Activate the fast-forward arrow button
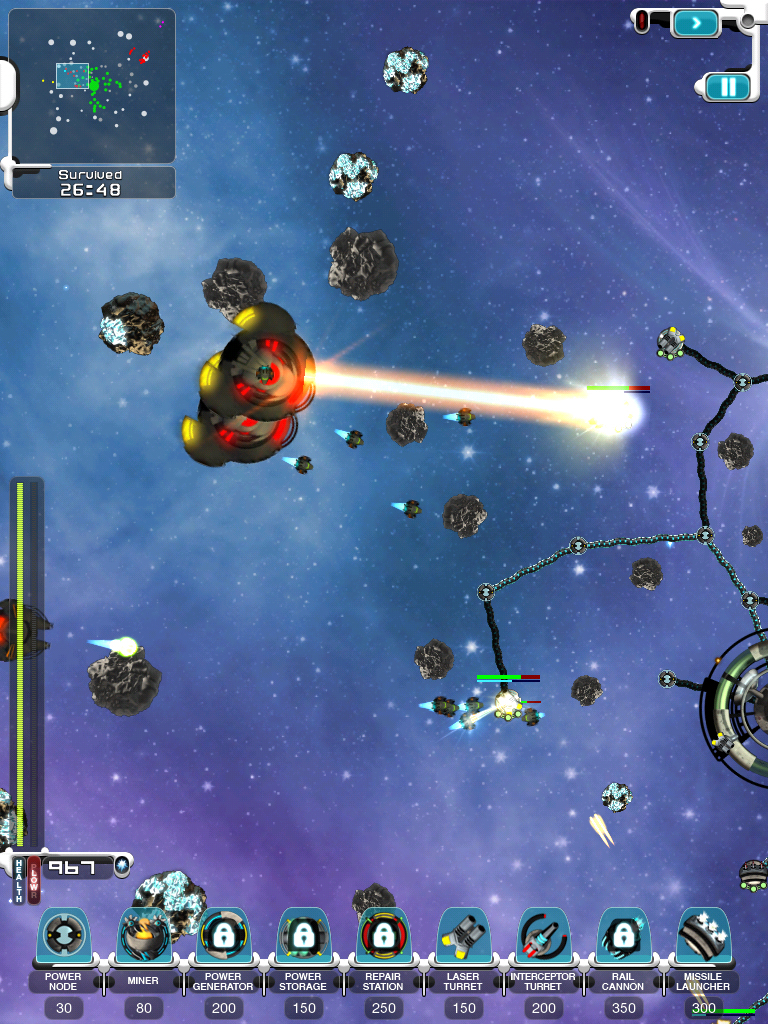This screenshot has height=1024, width=768. (696, 22)
